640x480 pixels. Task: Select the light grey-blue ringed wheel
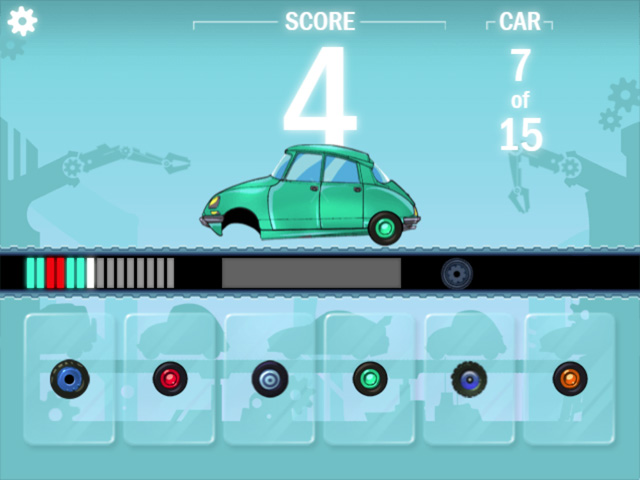(x=269, y=378)
